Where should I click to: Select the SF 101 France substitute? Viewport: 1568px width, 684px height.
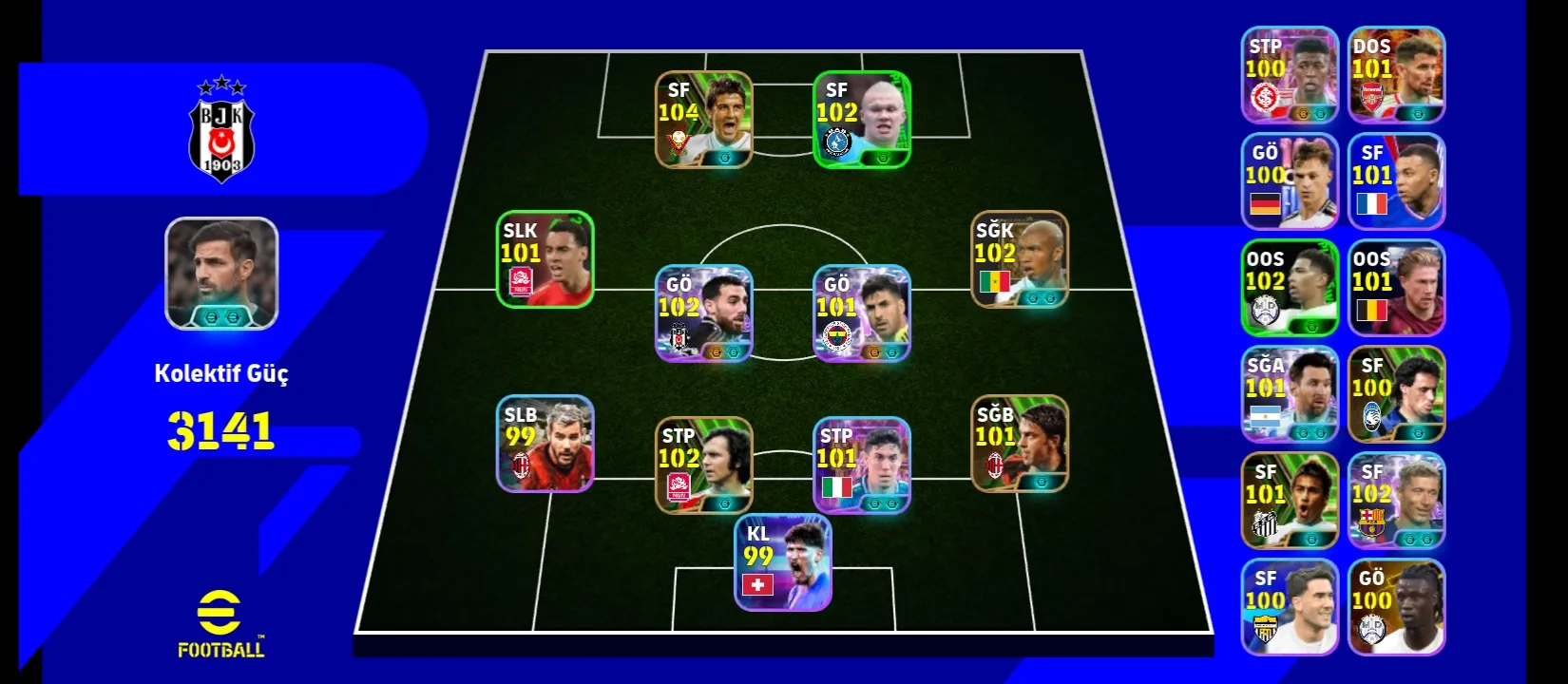click(x=1396, y=181)
